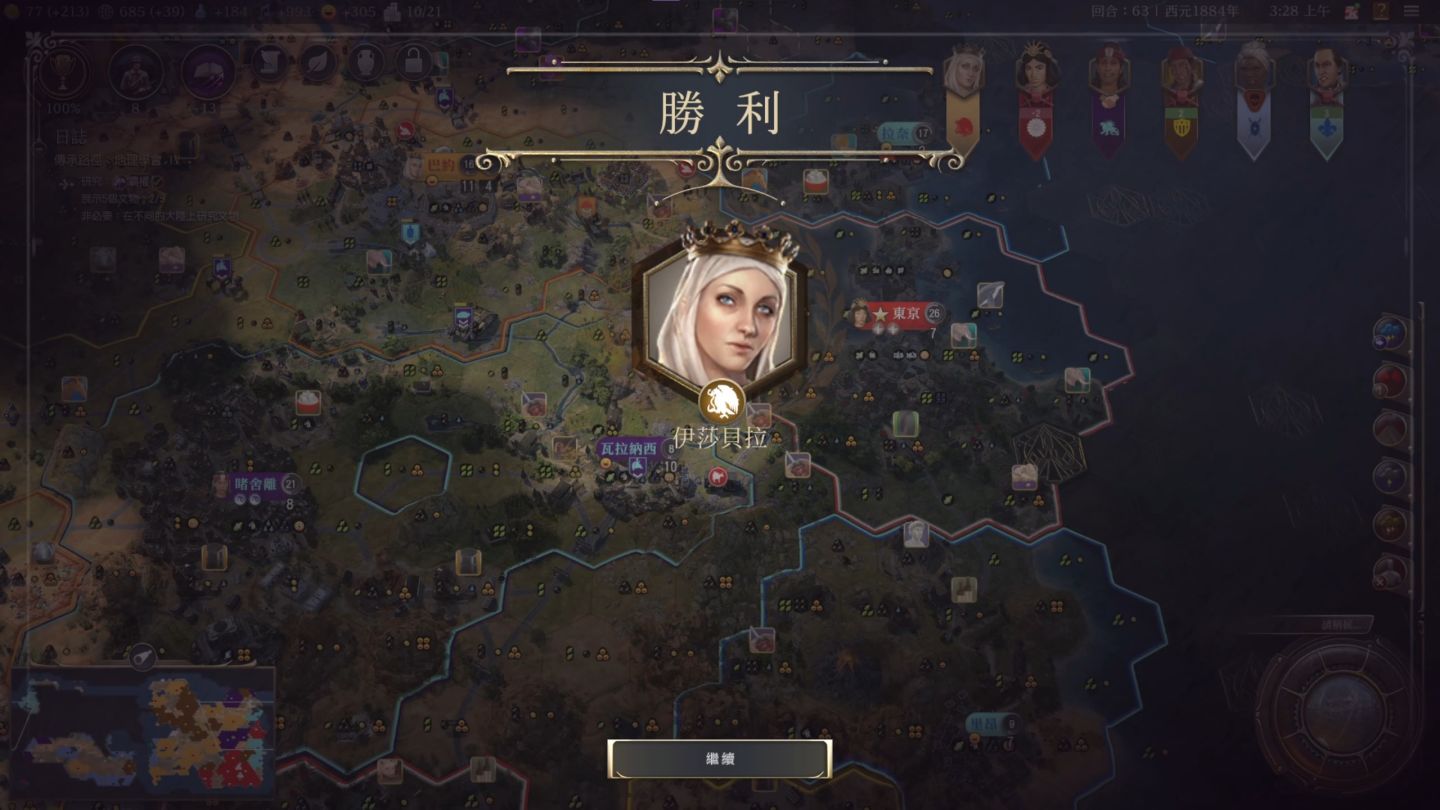Open the trophy victory progress icon

(x=63, y=70)
